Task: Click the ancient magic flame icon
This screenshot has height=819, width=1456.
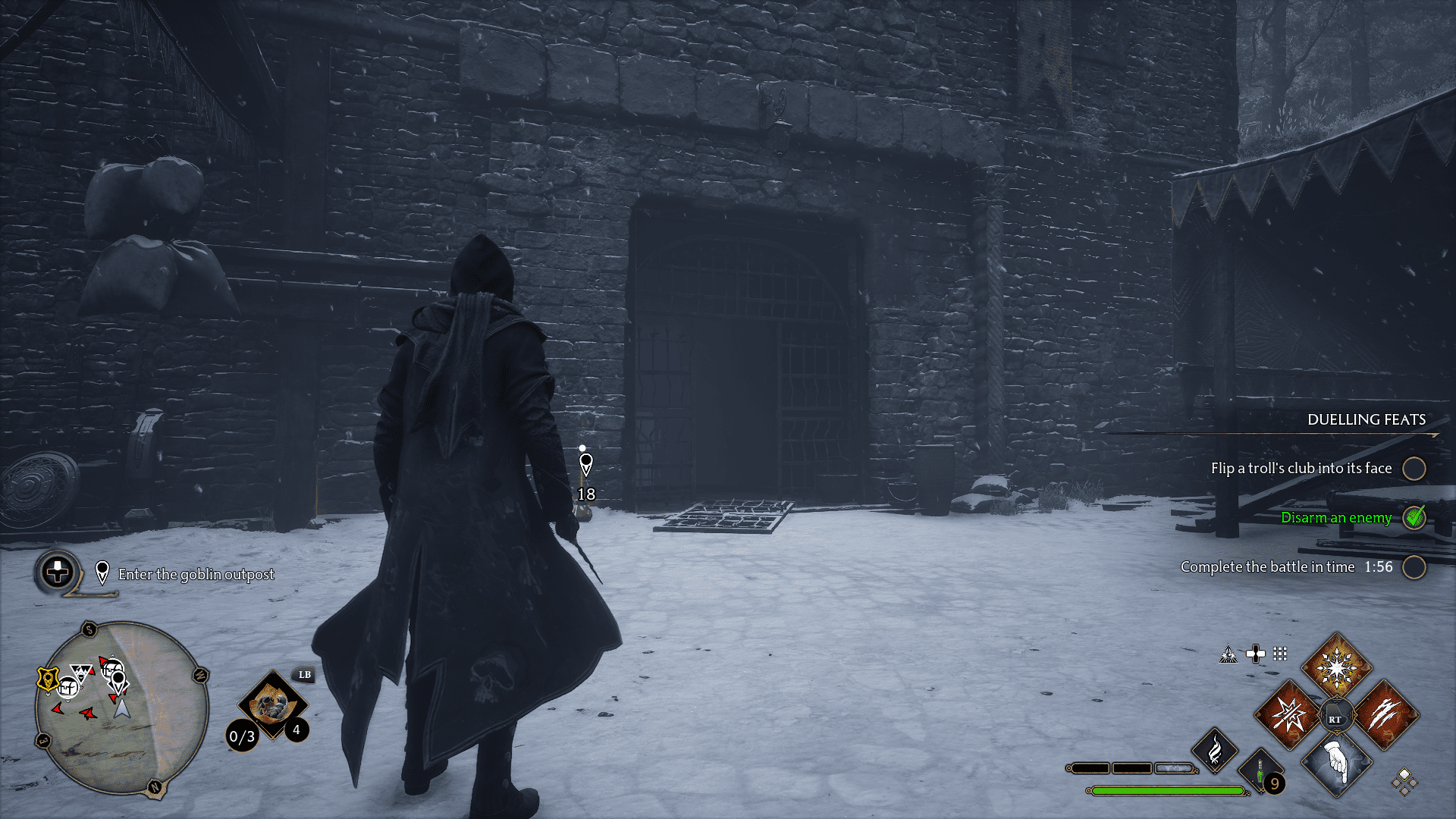Action: coord(1214,751)
